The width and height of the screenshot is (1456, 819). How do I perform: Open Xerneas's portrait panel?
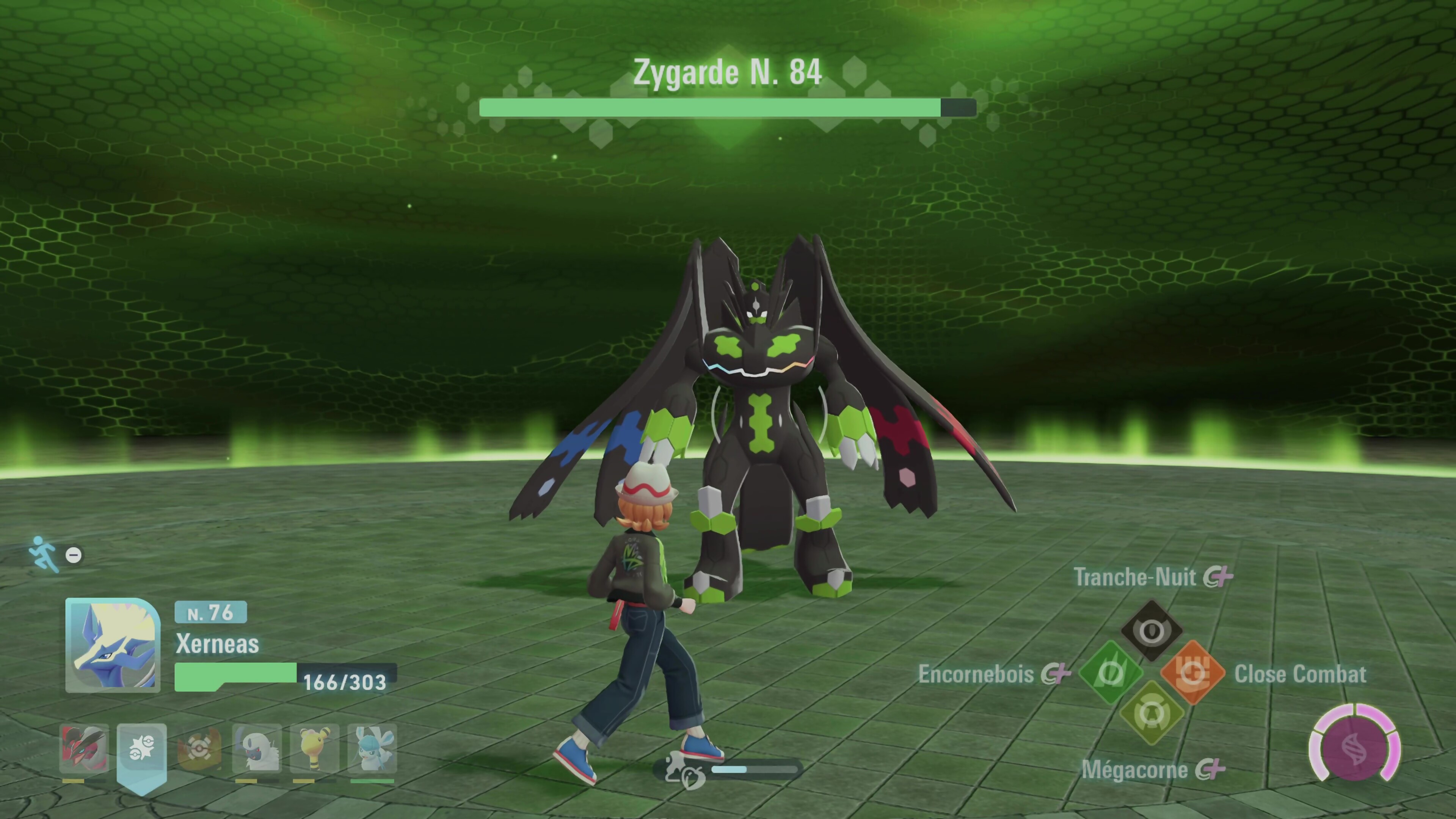coord(113,645)
